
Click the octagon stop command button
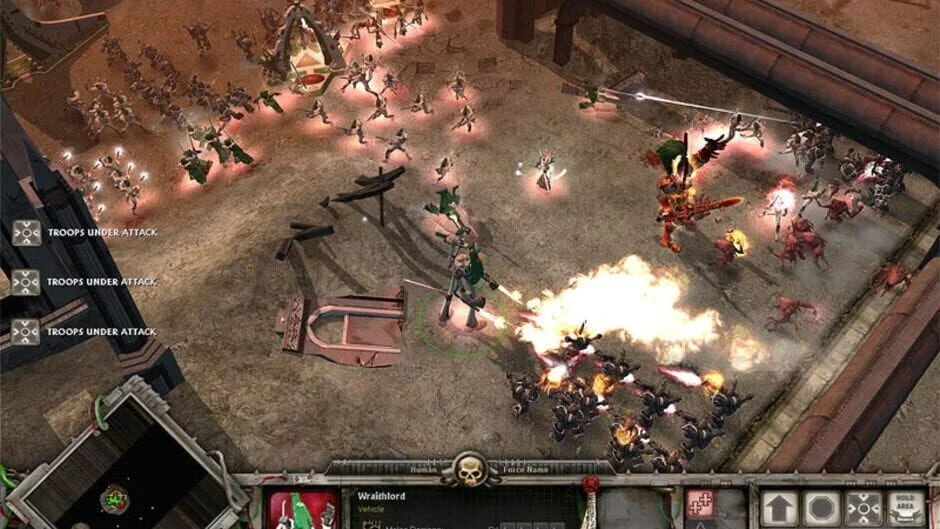coord(821,508)
